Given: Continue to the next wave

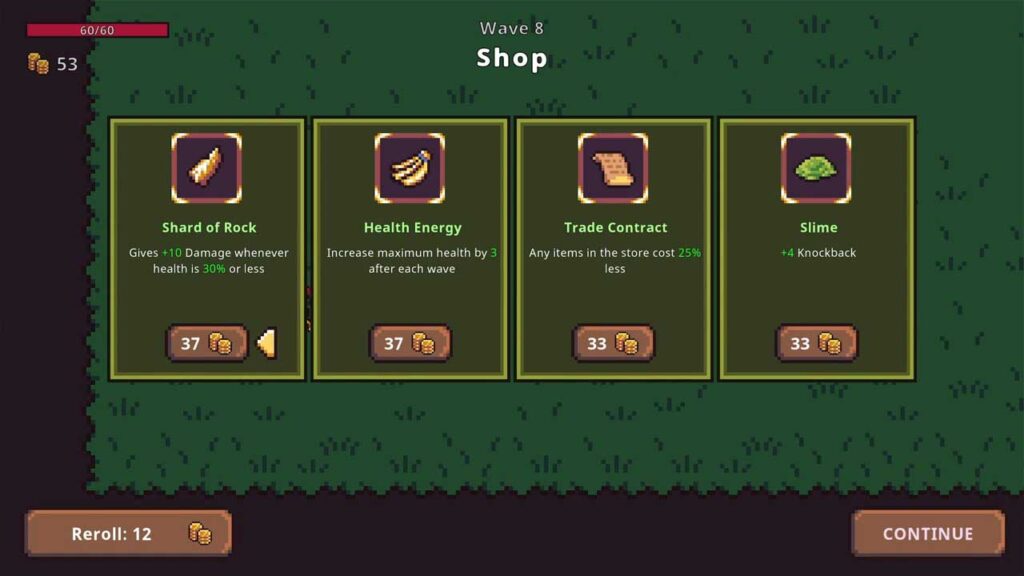Looking at the screenshot, I should [x=927, y=533].
